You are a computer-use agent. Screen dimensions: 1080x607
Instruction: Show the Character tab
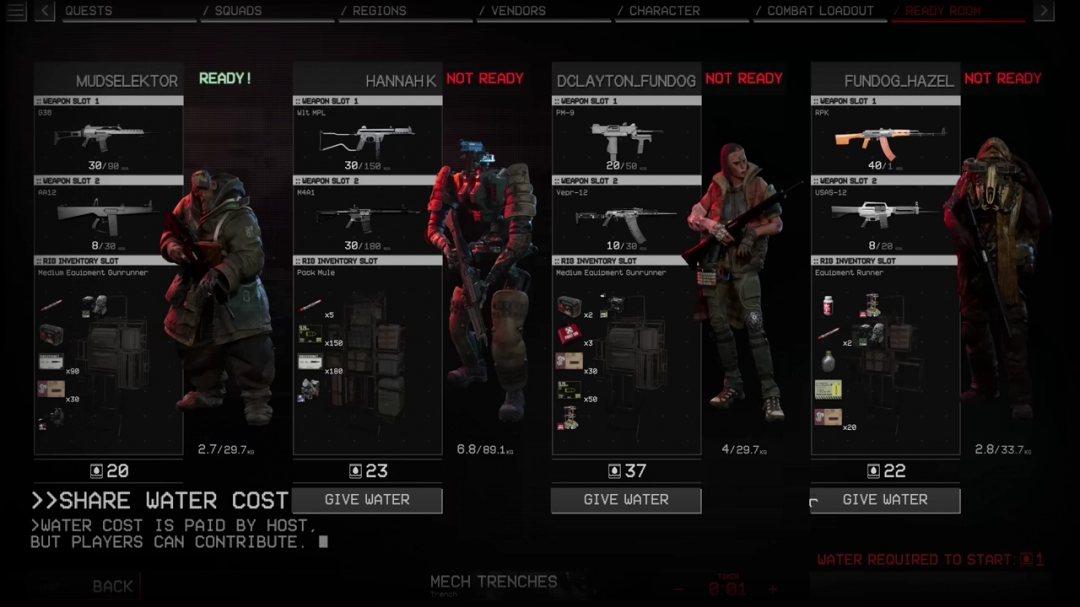pyautogui.click(x=664, y=11)
